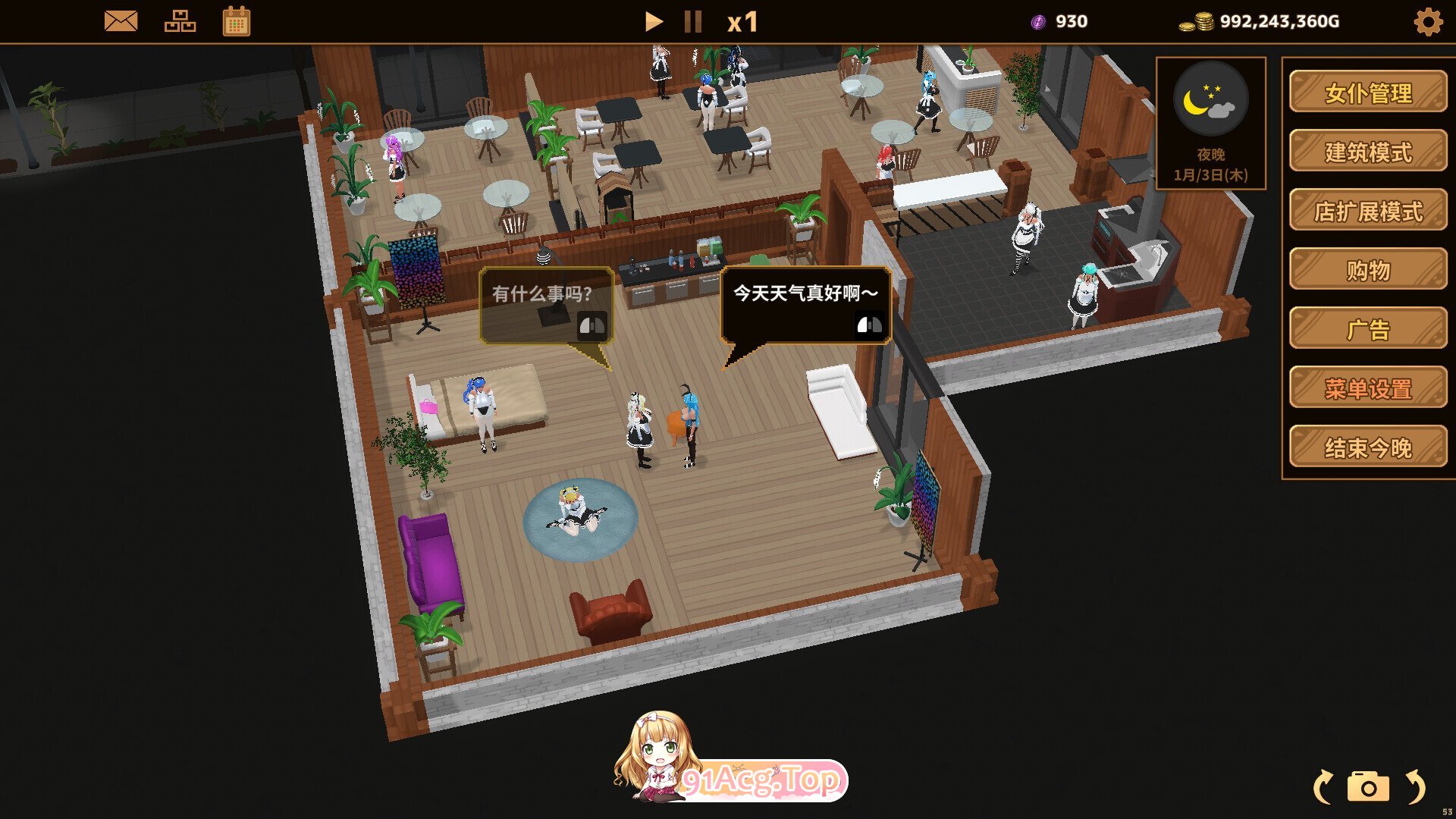Open the 女仆管理 maid management panel
Screen dimensions: 1456x819
click(x=1367, y=94)
